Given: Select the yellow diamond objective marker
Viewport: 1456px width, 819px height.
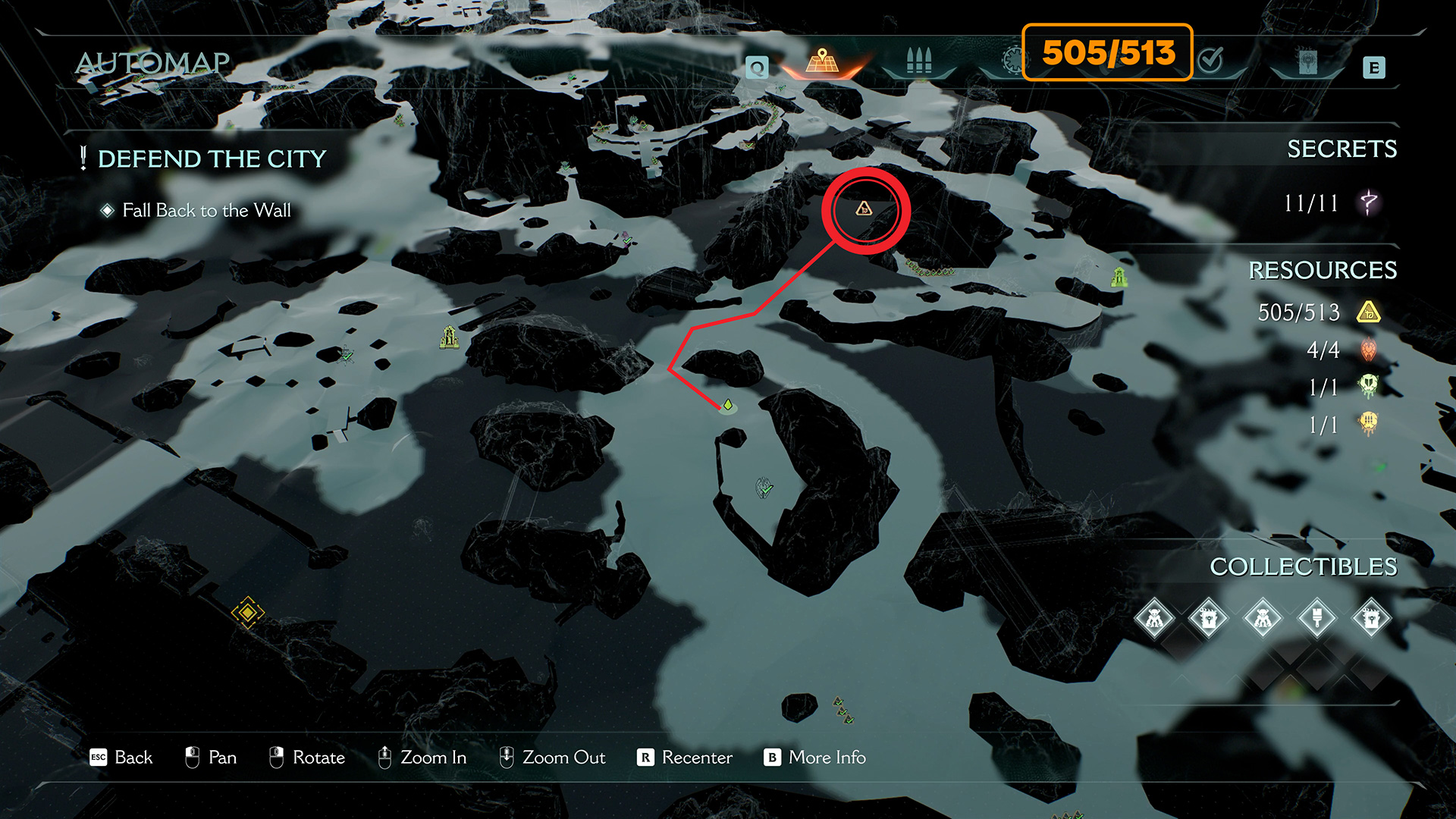Looking at the screenshot, I should click(x=247, y=612).
